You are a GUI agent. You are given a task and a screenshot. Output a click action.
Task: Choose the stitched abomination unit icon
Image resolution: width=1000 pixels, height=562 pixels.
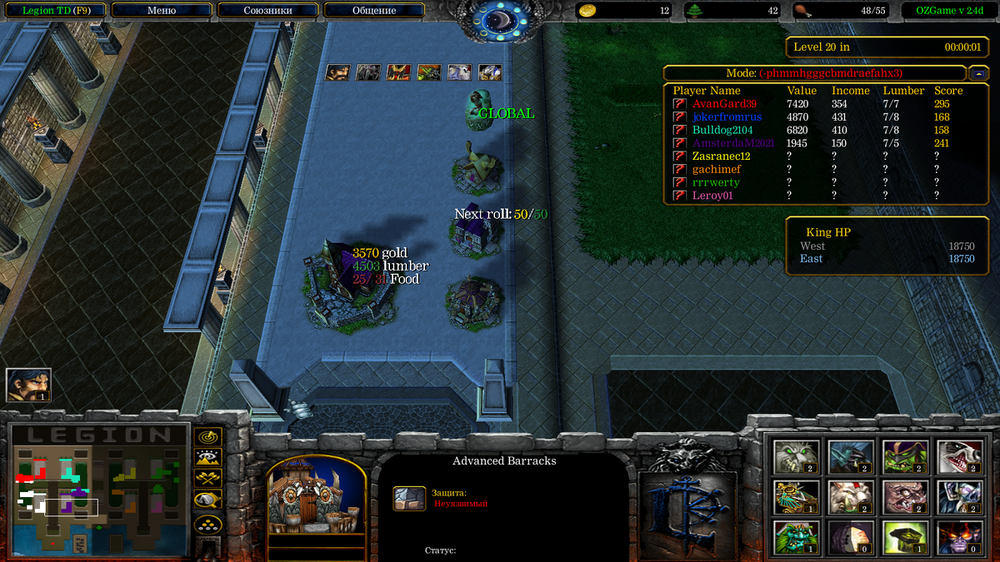(905, 497)
